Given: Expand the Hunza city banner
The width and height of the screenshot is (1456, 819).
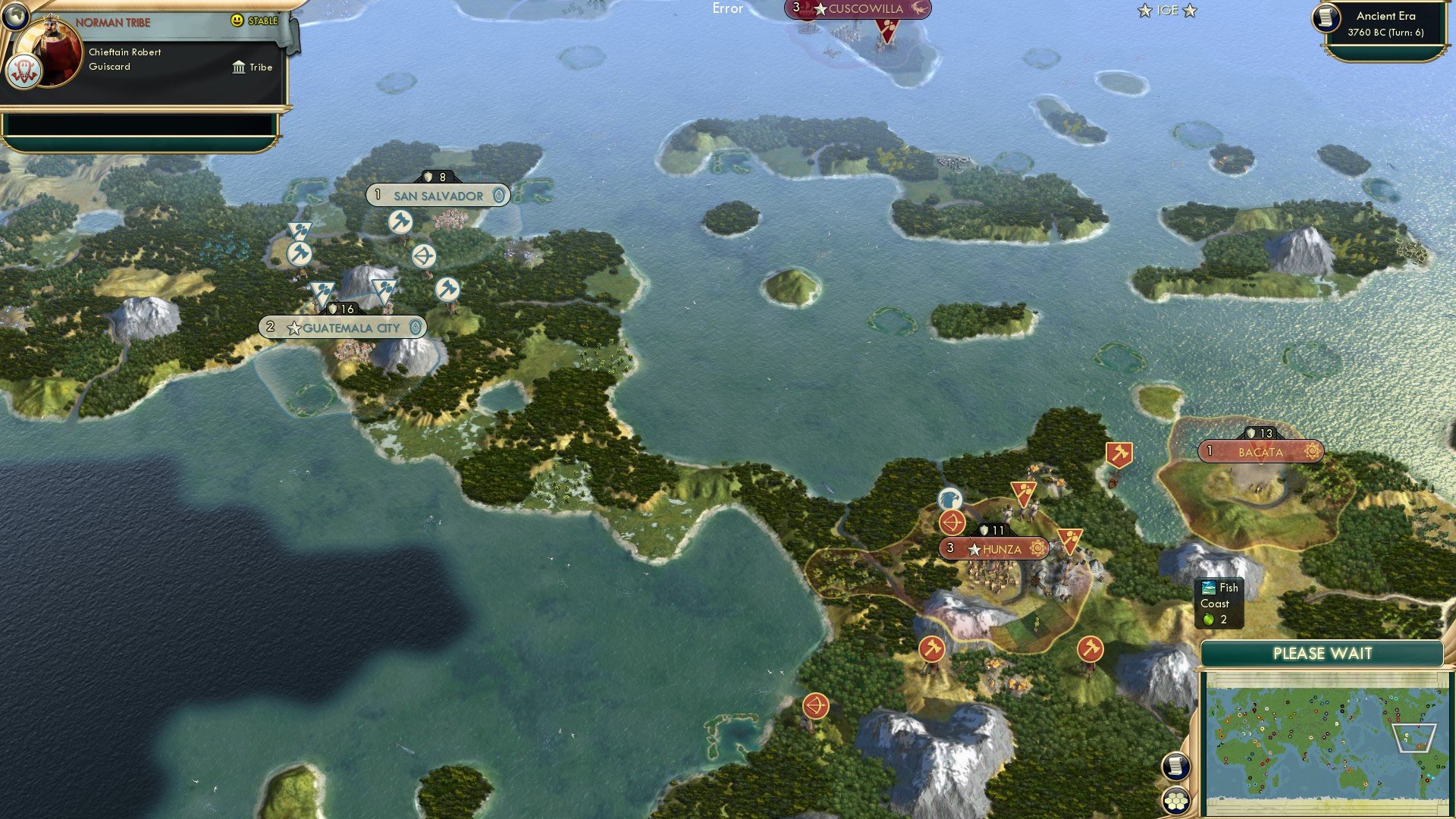Looking at the screenshot, I should tap(994, 548).
